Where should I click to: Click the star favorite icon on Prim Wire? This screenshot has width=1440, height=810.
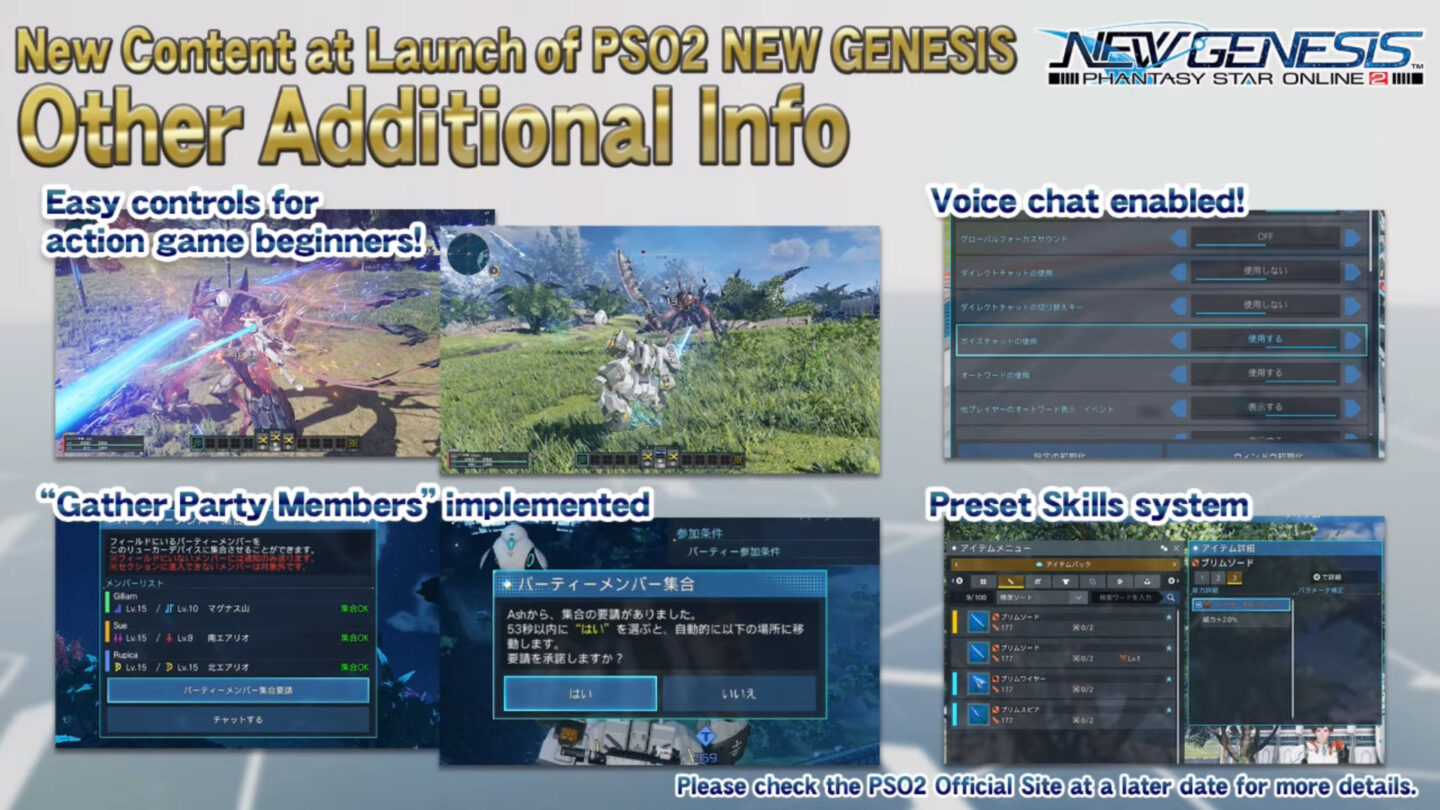click(x=1169, y=678)
